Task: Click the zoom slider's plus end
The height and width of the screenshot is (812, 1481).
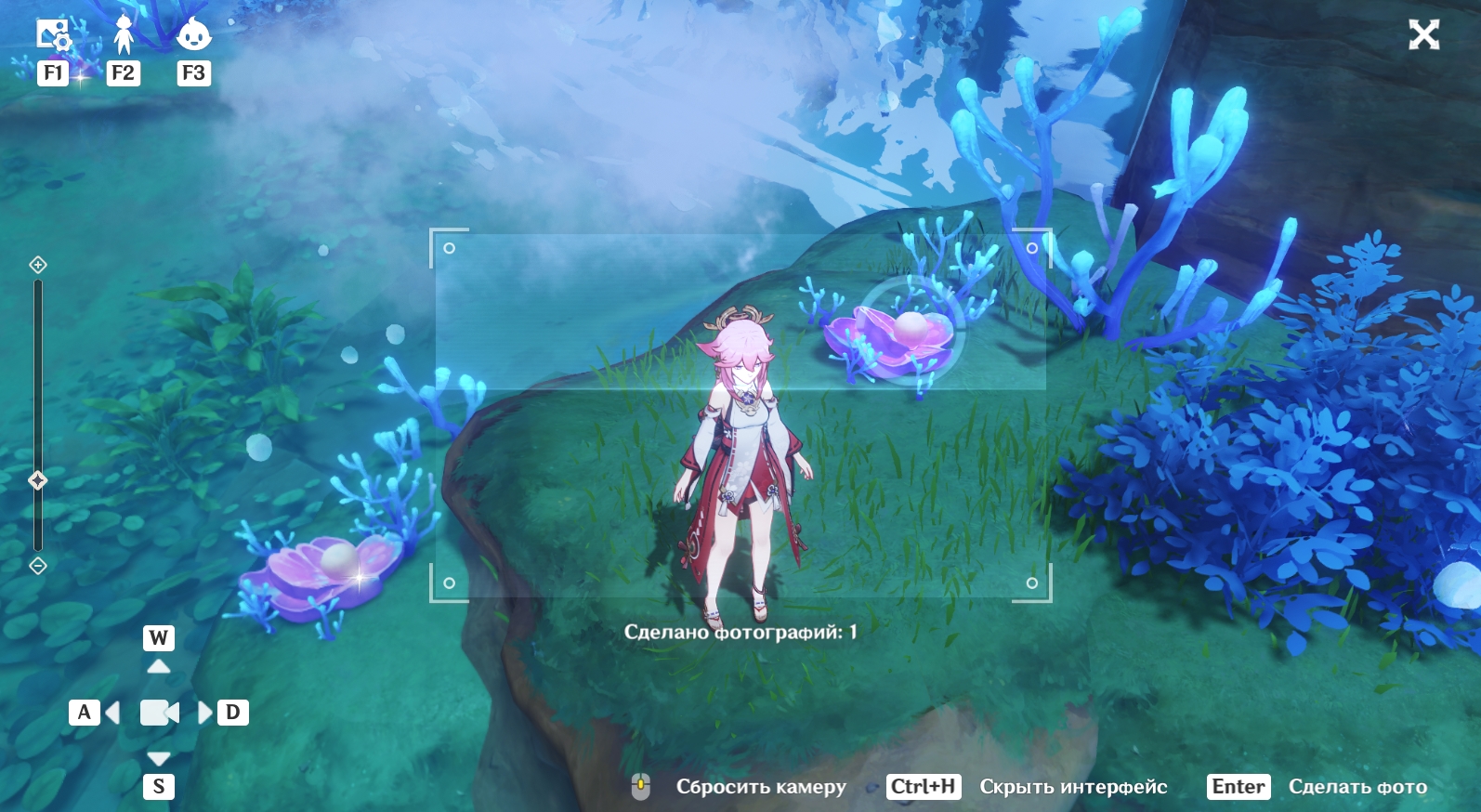Action: (38, 265)
